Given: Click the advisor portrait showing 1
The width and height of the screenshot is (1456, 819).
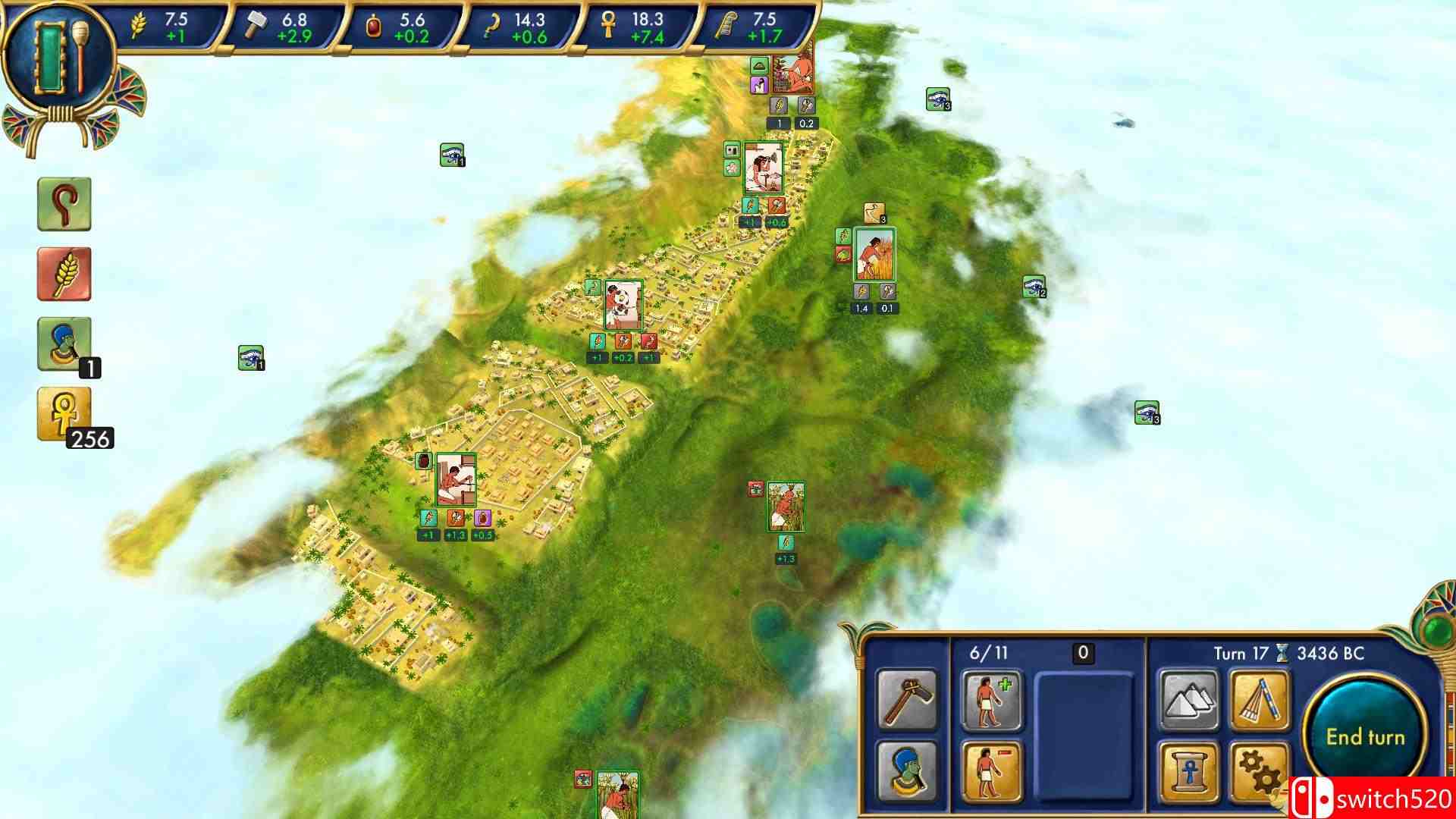Looking at the screenshot, I should point(64,341).
